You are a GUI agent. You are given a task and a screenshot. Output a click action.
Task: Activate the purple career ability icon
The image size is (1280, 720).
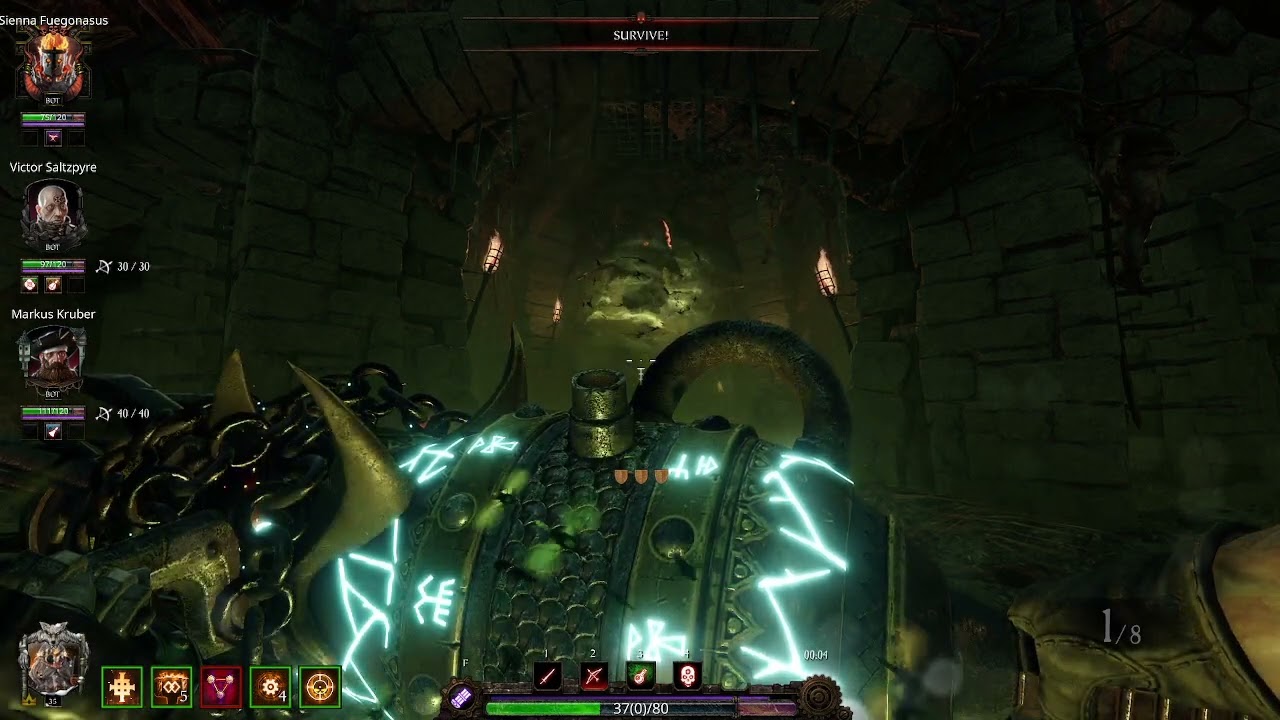tap(461, 698)
